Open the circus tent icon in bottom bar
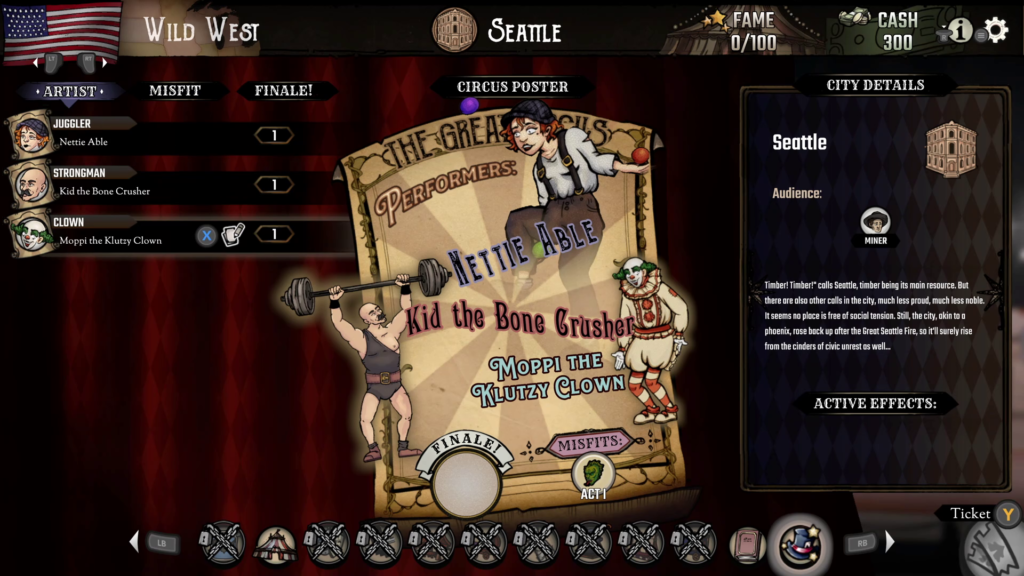This screenshot has width=1024, height=576. pyautogui.click(x=275, y=545)
